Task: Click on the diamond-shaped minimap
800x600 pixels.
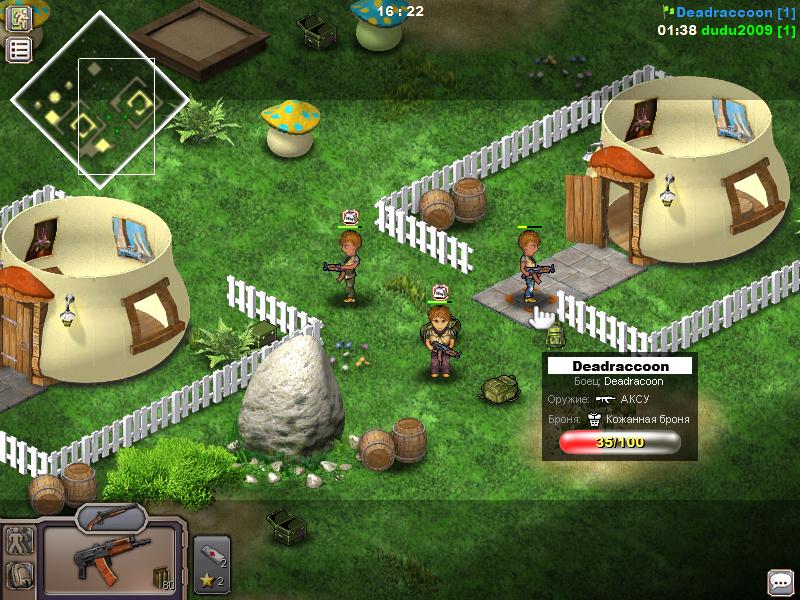Action: click(x=99, y=97)
